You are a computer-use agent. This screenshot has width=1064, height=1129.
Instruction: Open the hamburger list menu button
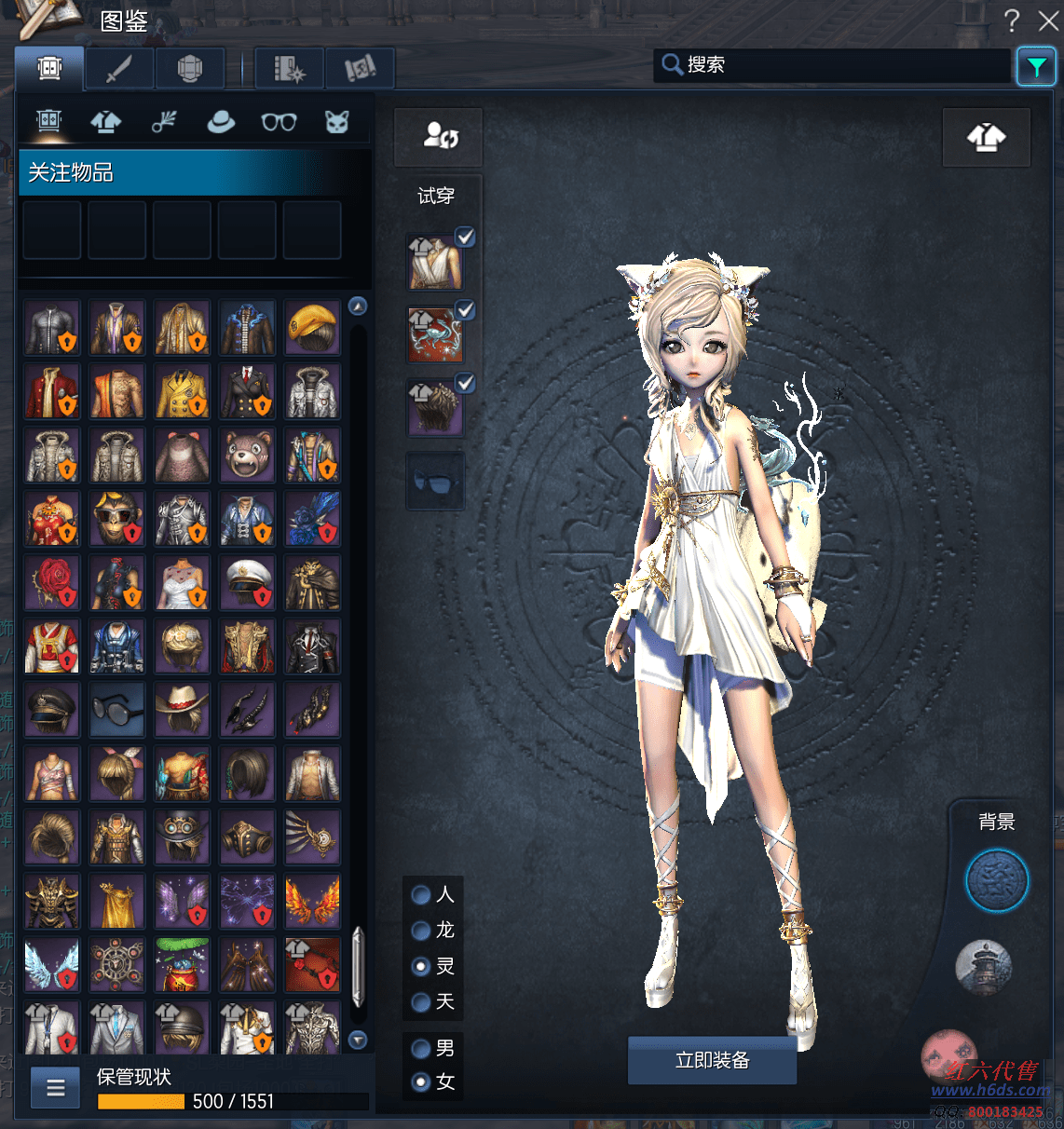[x=56, y=1087]
